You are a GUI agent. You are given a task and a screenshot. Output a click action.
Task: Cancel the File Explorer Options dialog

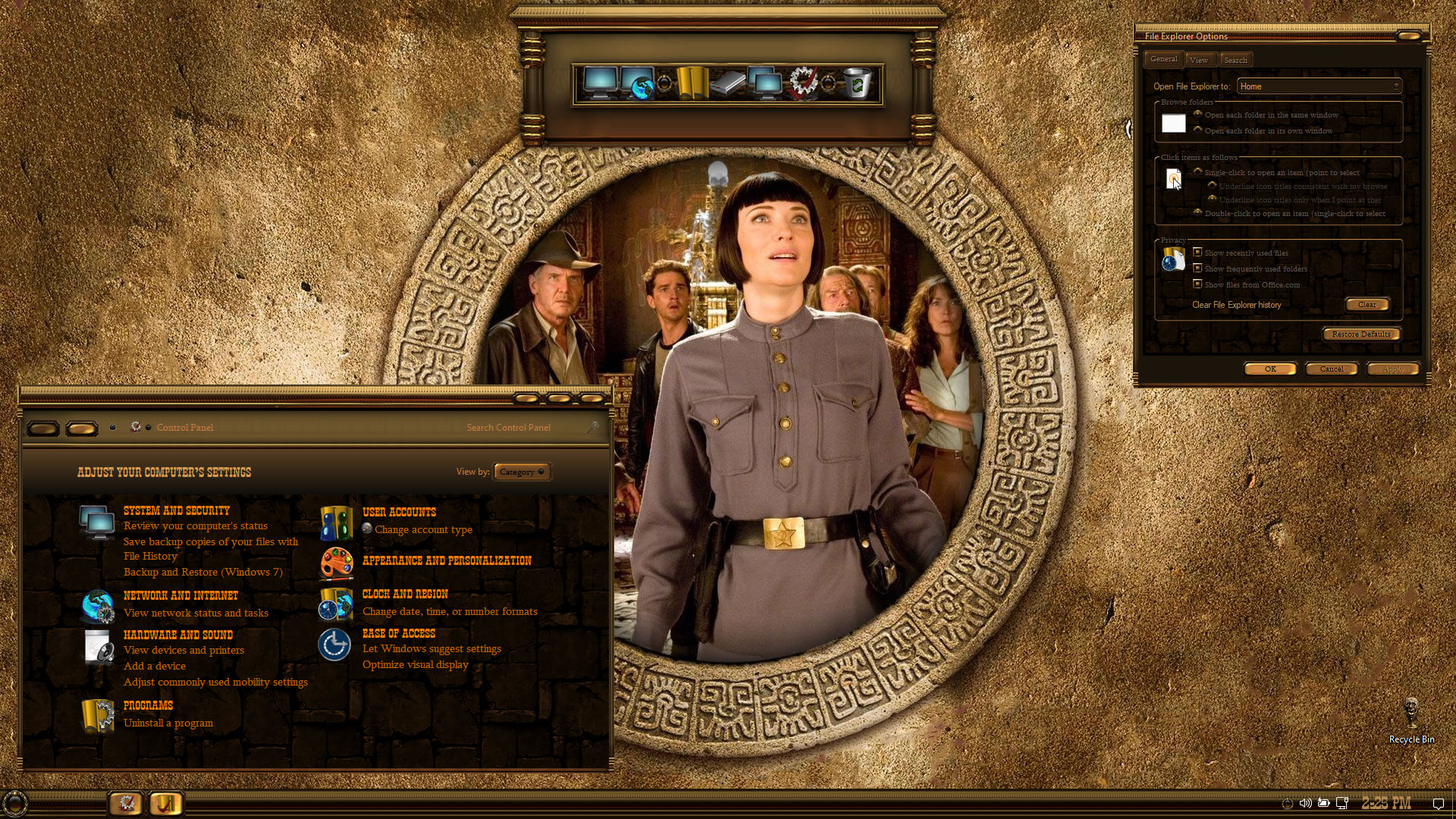1332,369
